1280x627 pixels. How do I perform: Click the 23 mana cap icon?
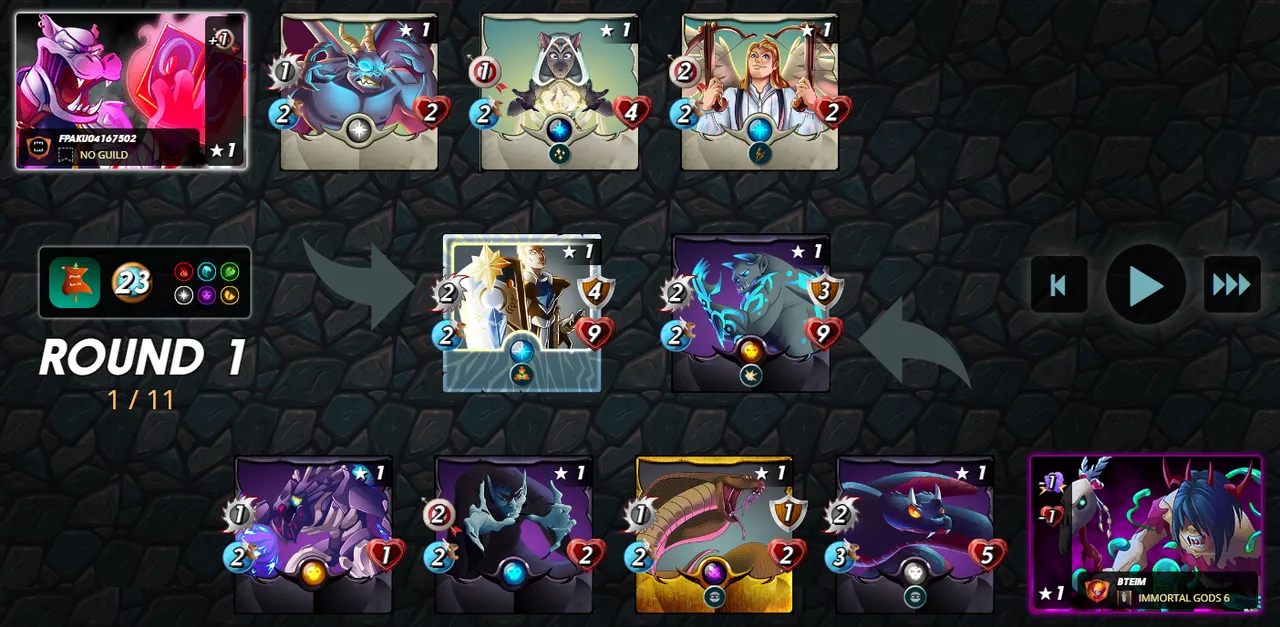coord(131,283)
